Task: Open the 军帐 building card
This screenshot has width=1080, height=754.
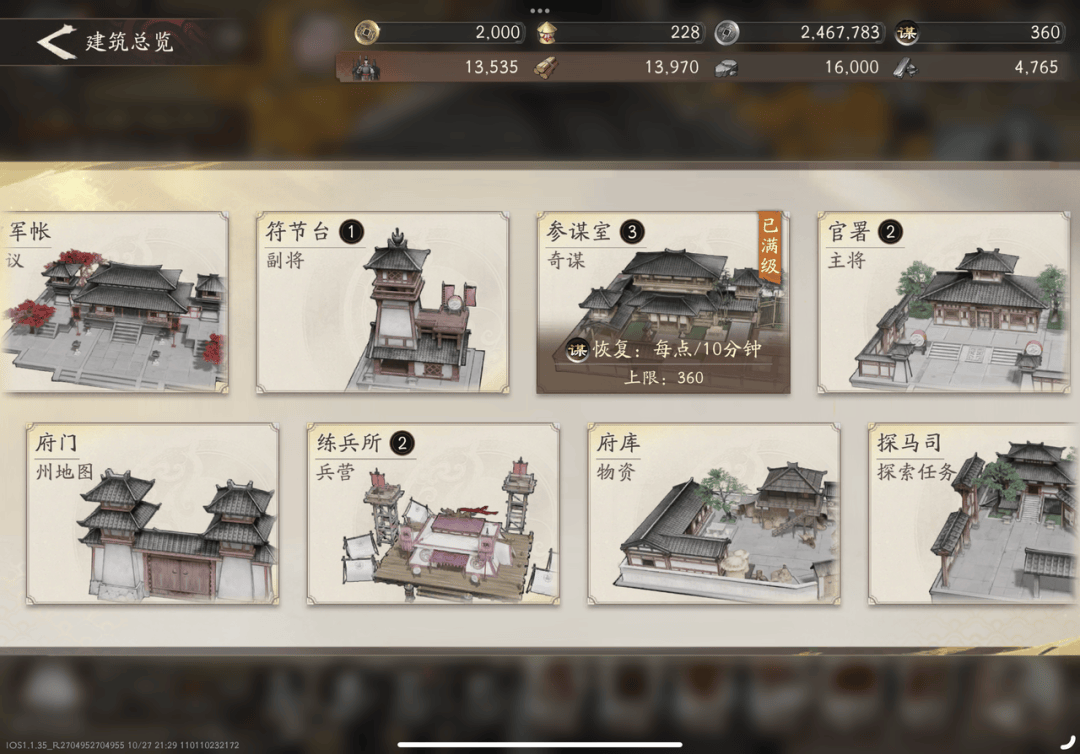Action: pos(114,302)
